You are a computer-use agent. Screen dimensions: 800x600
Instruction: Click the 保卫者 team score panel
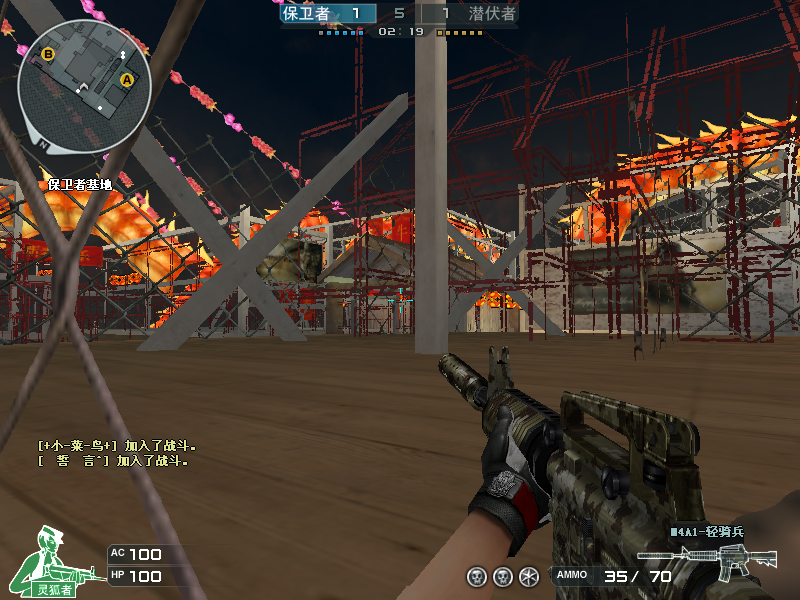(328, 14)
